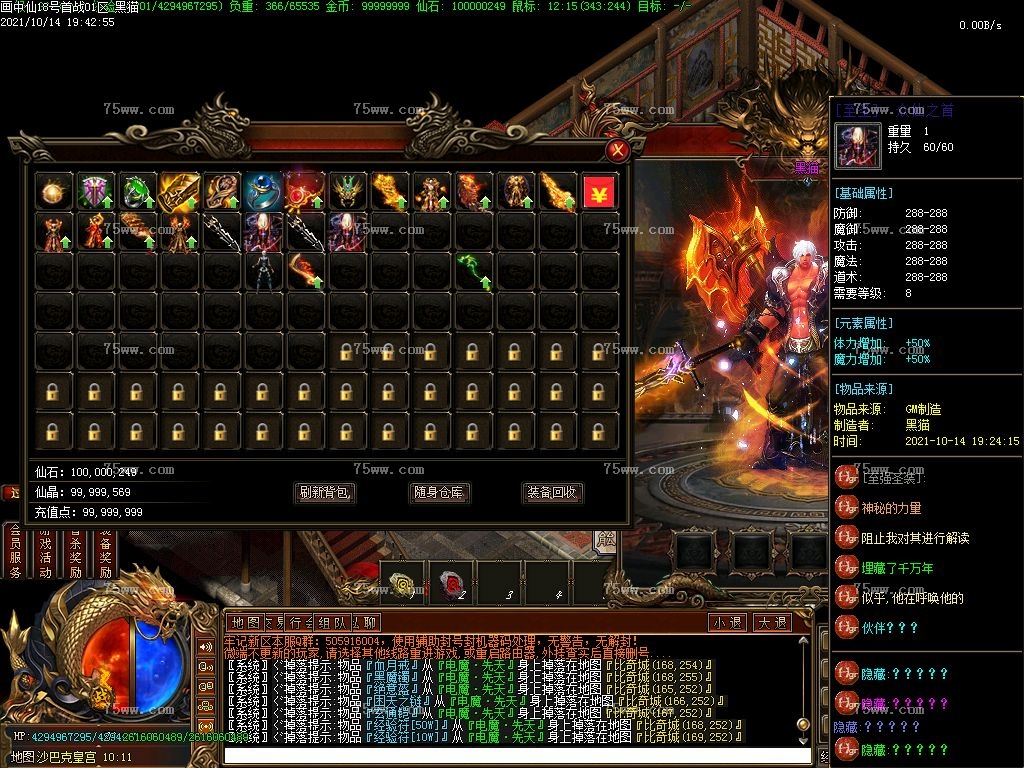Viewport: 1024px width, 768px height.
Task: Open the 装备回收 equipment recycle
Action: point(553,492)
